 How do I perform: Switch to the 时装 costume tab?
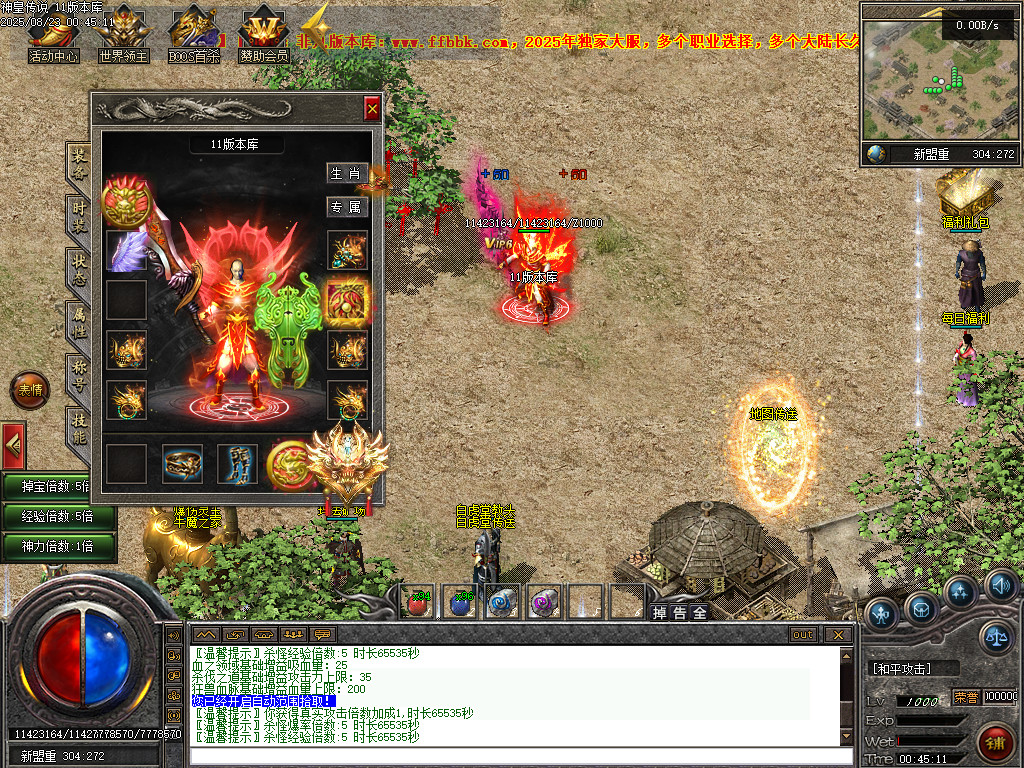(79, 215)
